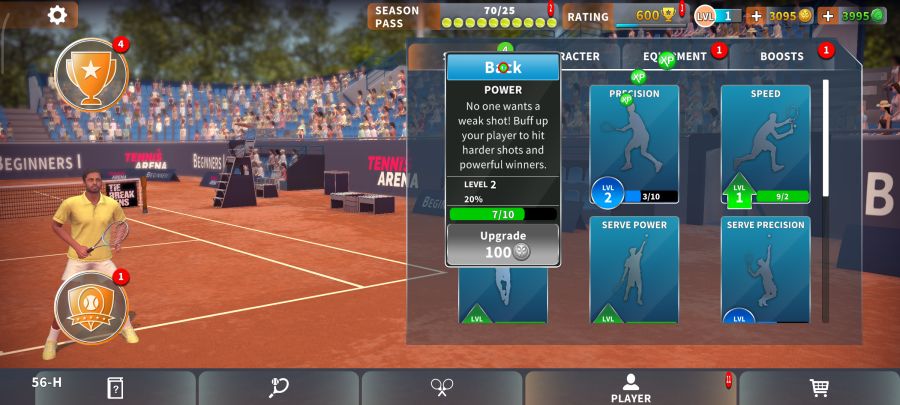Tap the tennis ball league badge
Image resolution: width=900 pixels, height=405 pixels.
[91, 306]
